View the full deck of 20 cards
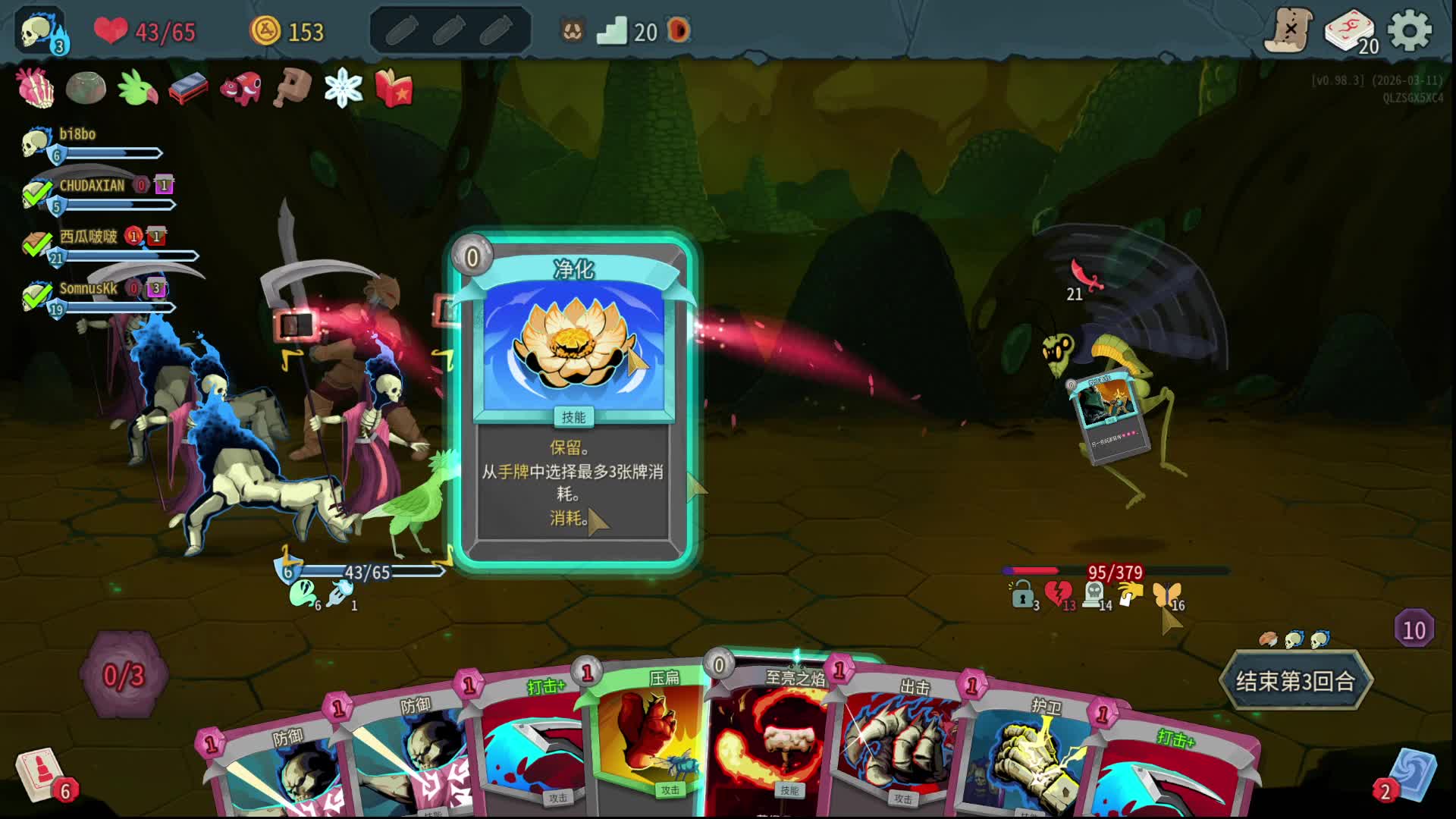 [1350, 32]
